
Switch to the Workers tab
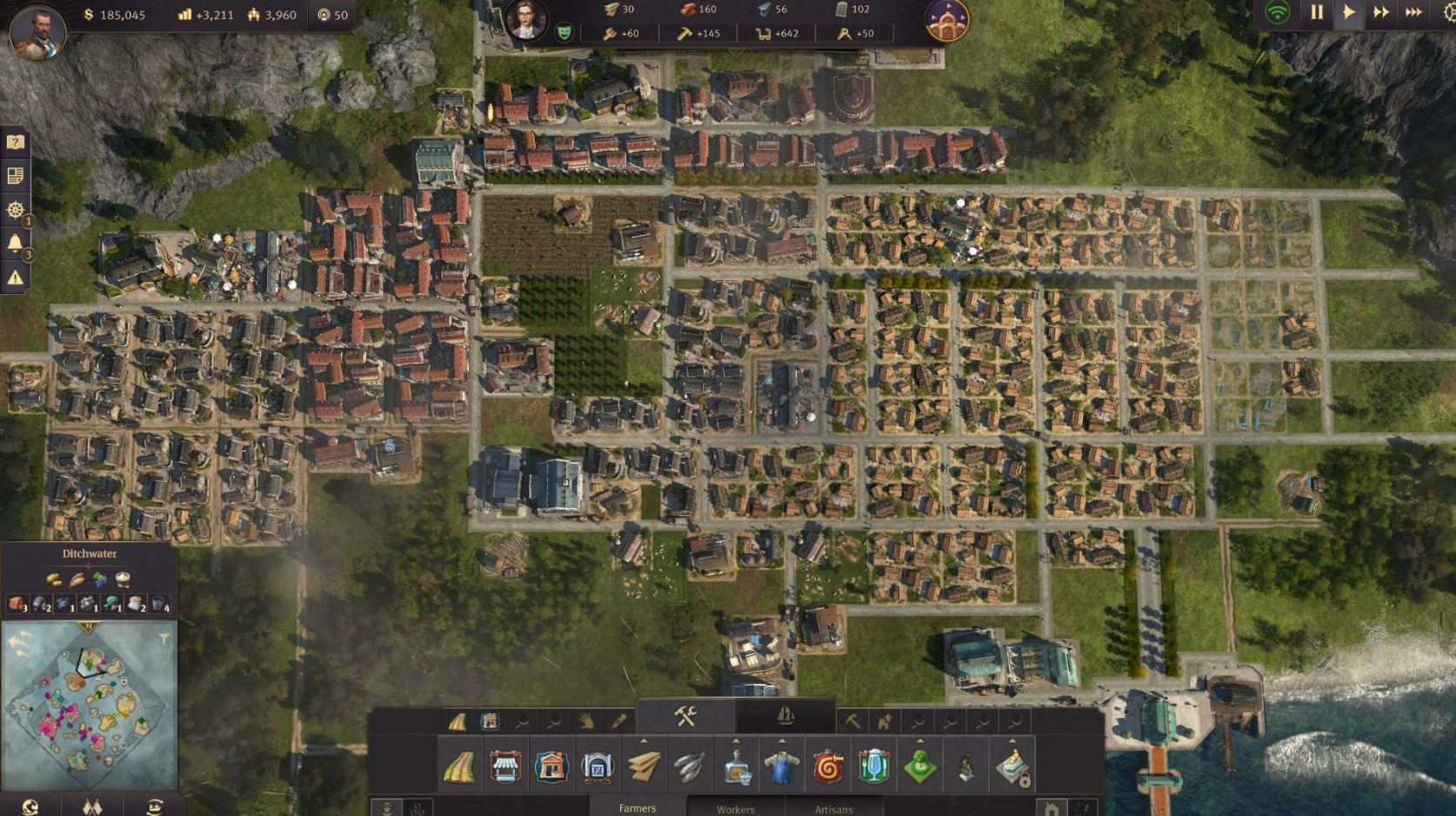click(x=735, y=809)
